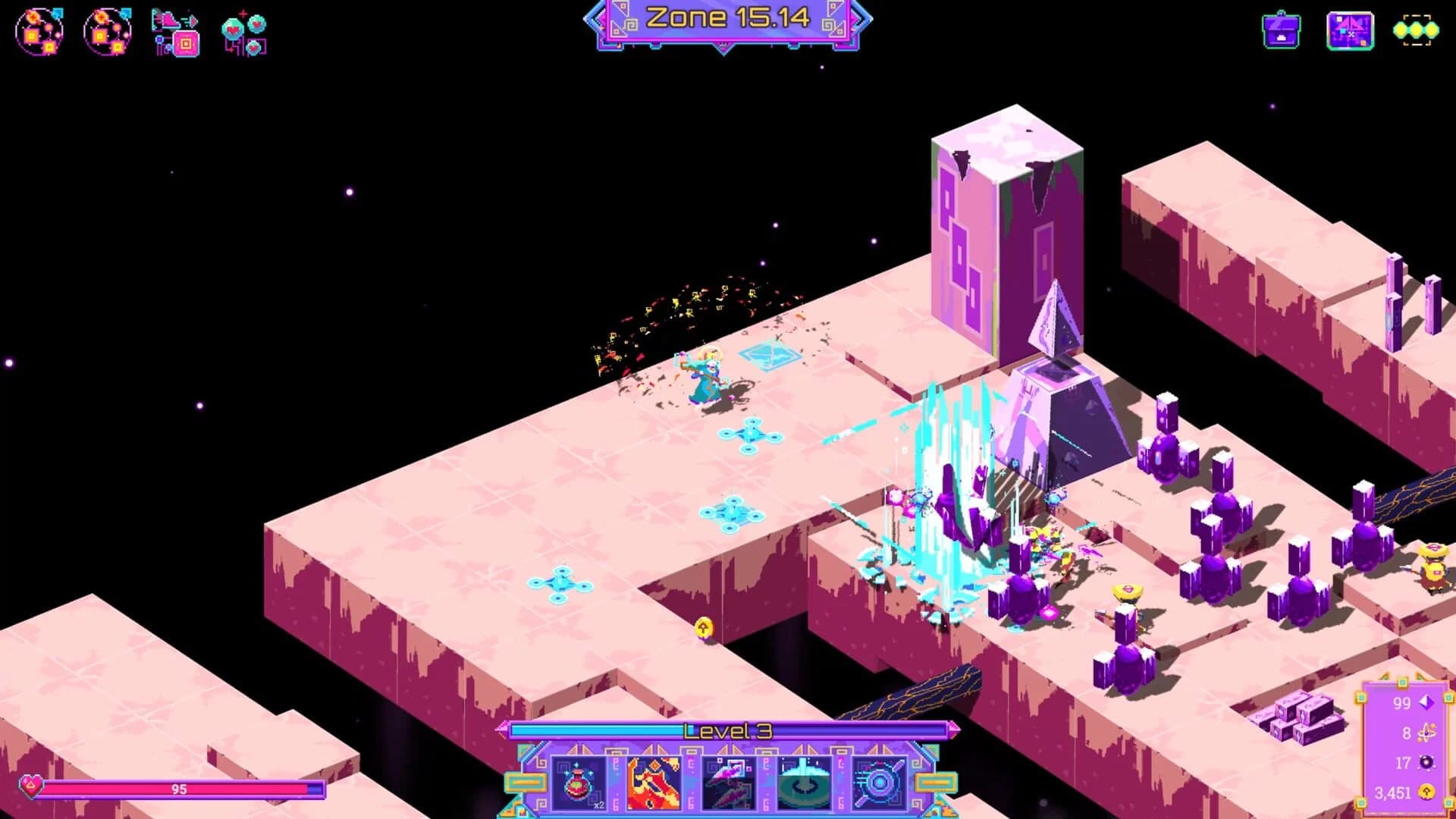Use the health potion in the first hotbar slot

[579, 785]
